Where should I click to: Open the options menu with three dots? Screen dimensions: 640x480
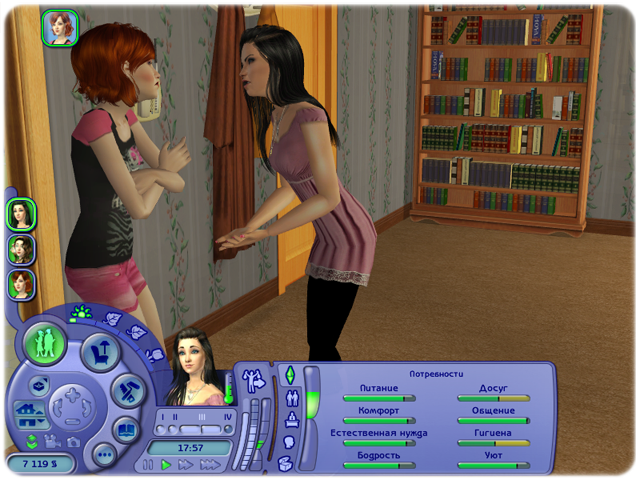(103, 454)
